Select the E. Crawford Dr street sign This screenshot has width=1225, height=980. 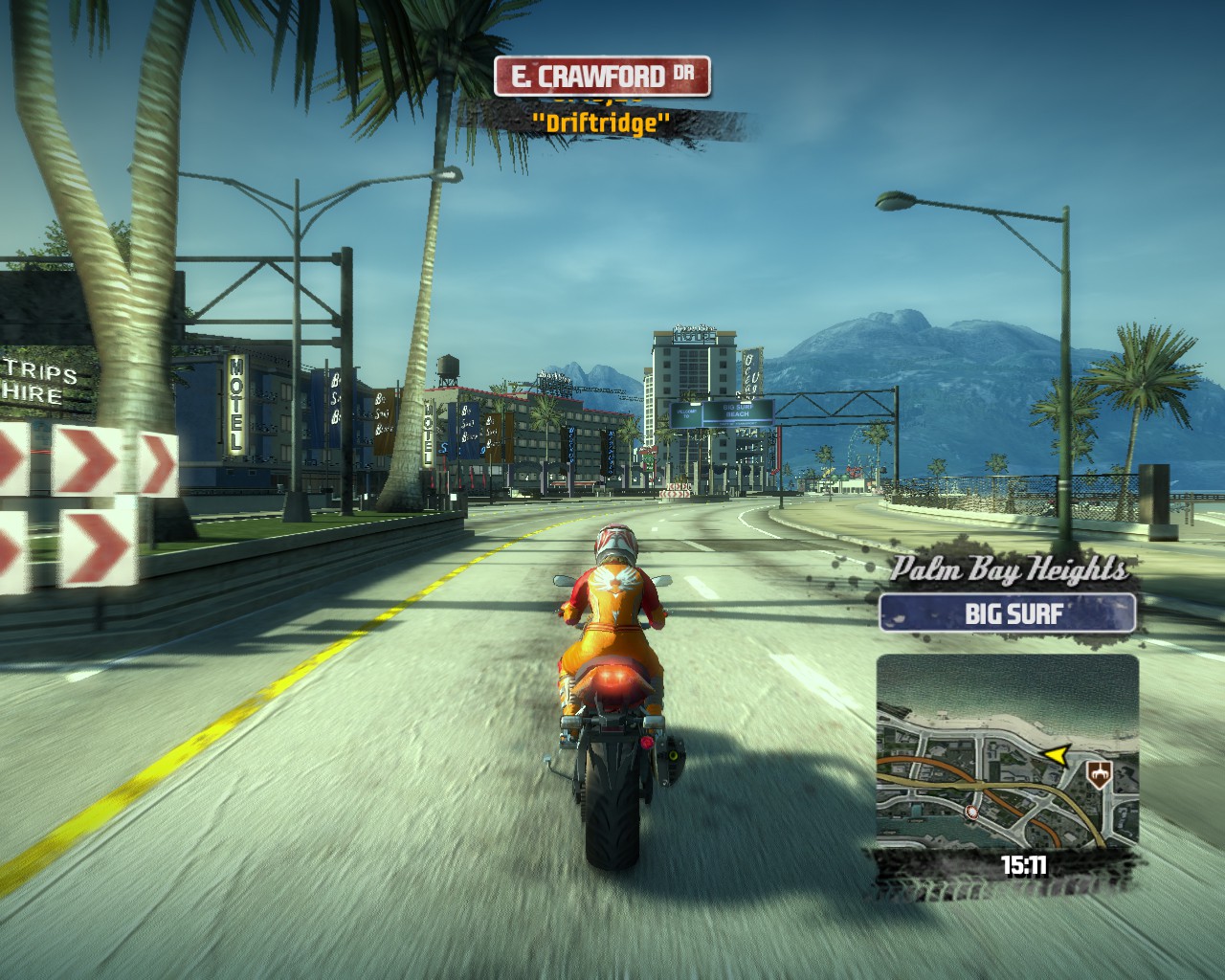pyautogui.click(x=602, y=76)
